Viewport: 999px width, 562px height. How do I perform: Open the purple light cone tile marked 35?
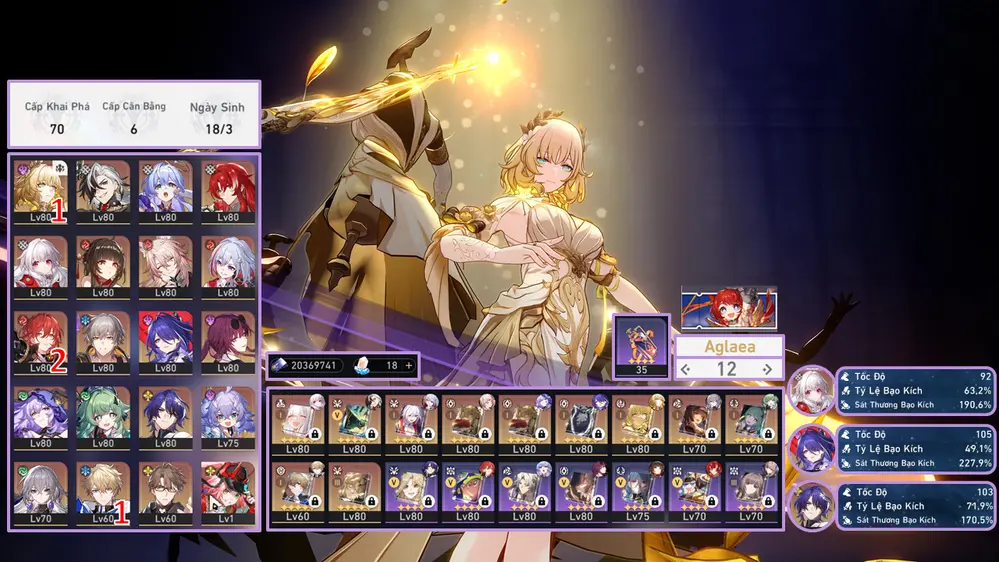click(x=640, y=344)
